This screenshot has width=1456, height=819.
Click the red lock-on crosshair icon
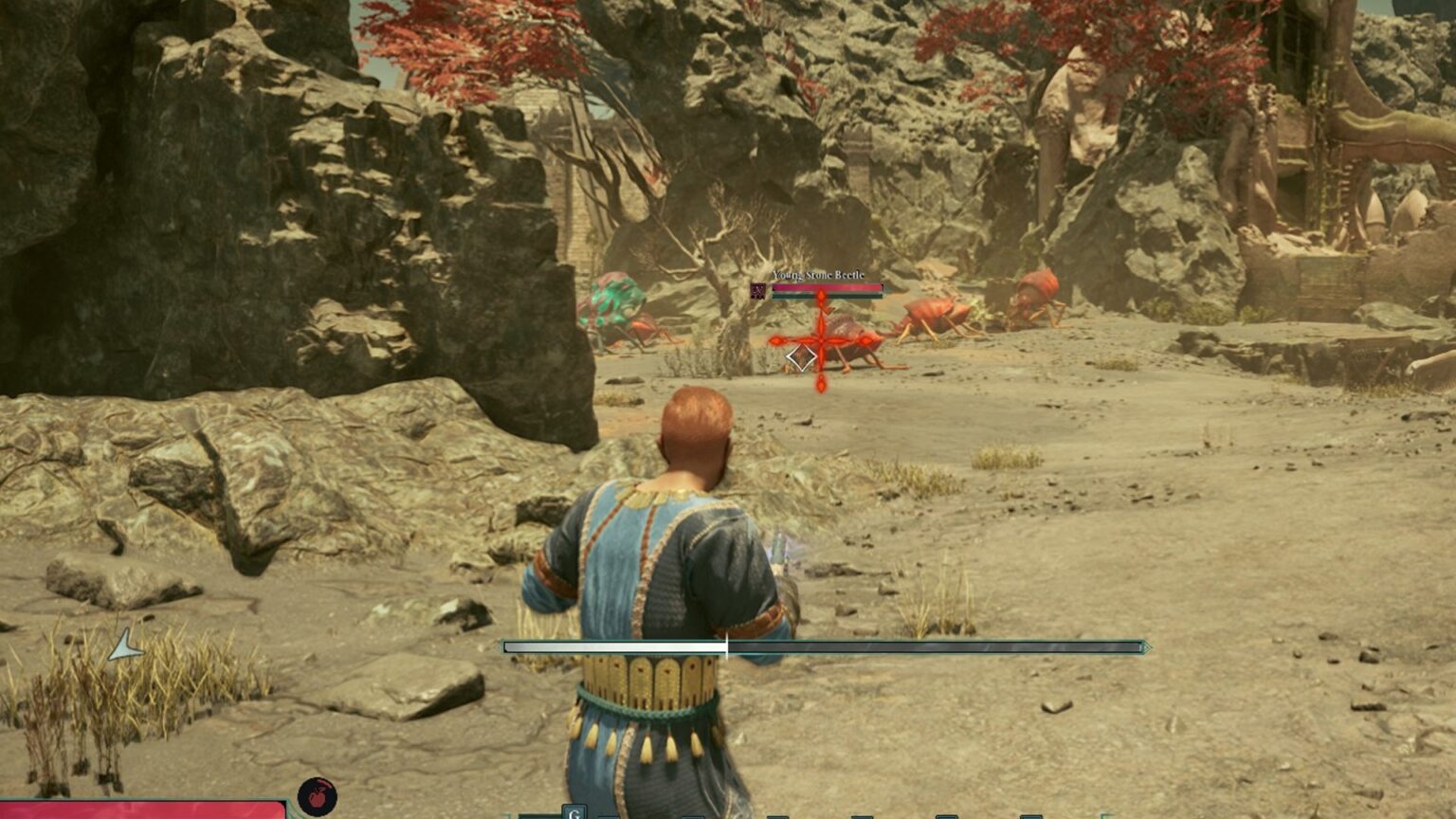point(822,340)
